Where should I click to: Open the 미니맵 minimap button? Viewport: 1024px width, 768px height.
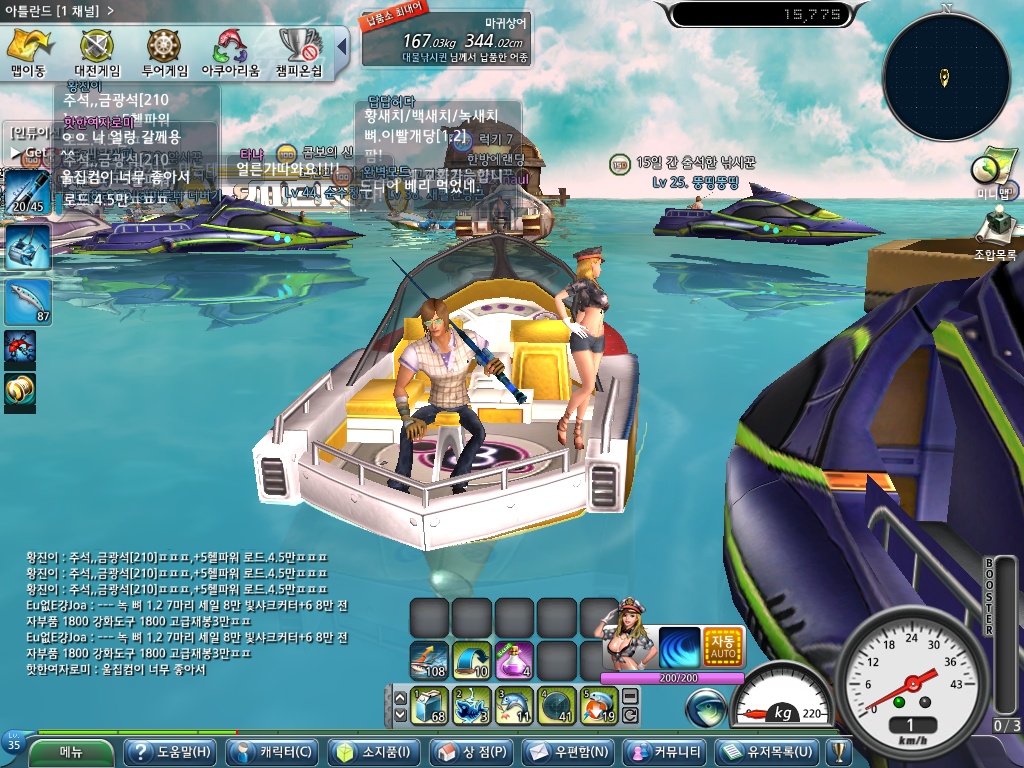pyautogui.click(x=994, y=172)
